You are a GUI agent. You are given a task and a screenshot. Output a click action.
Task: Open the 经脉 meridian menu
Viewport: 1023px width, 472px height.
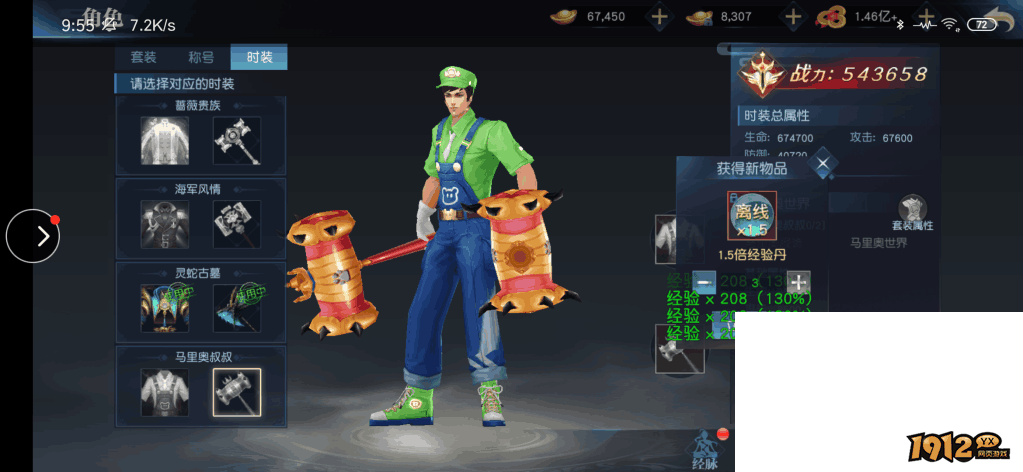tap(706, 447)
